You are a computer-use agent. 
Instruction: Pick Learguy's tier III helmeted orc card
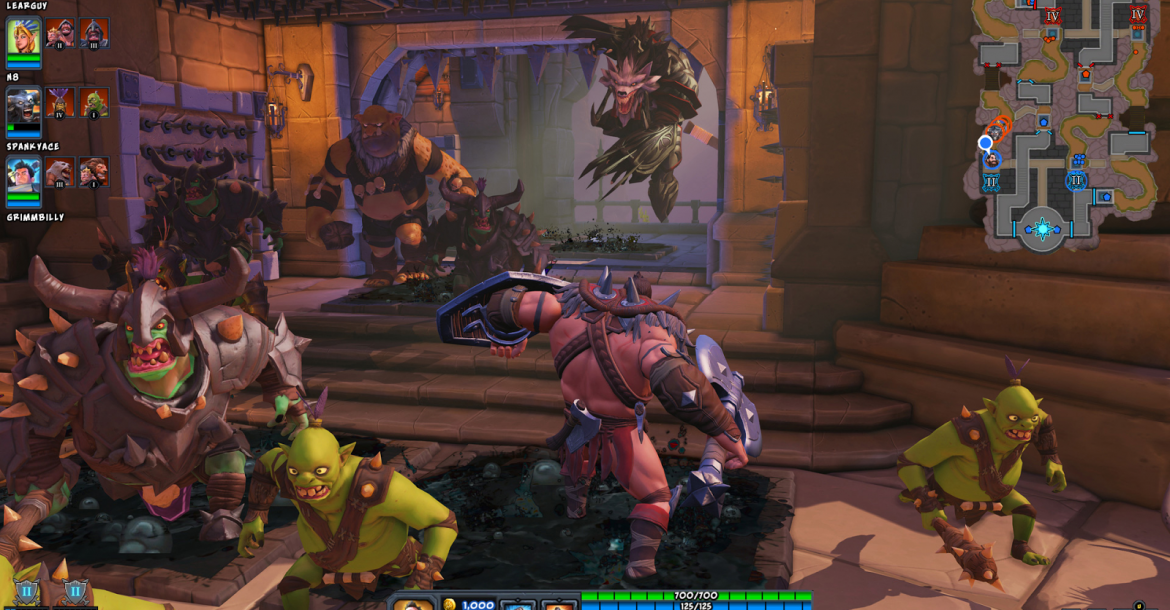tap(94, 33)
